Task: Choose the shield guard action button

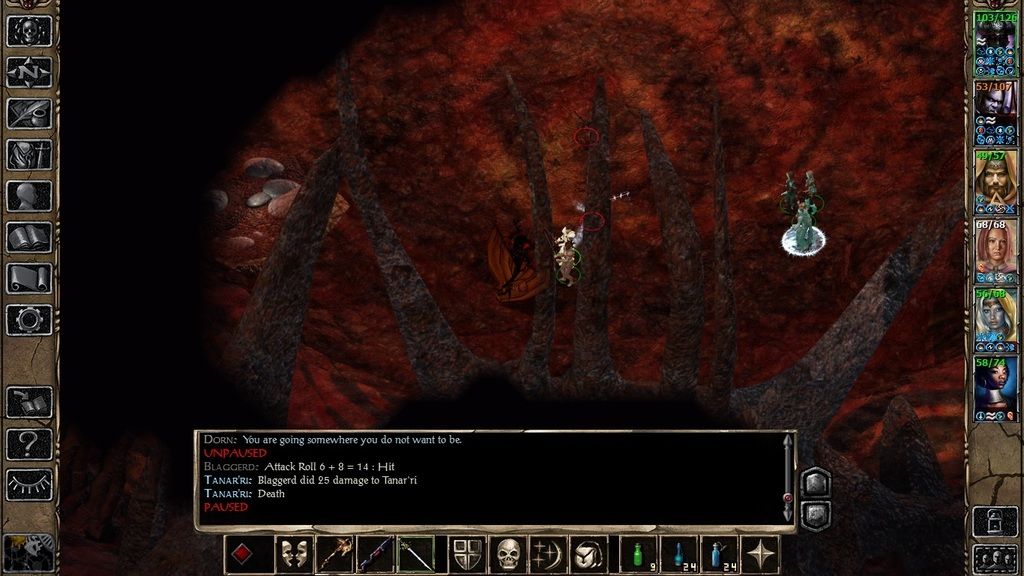Action: [468, 554]
